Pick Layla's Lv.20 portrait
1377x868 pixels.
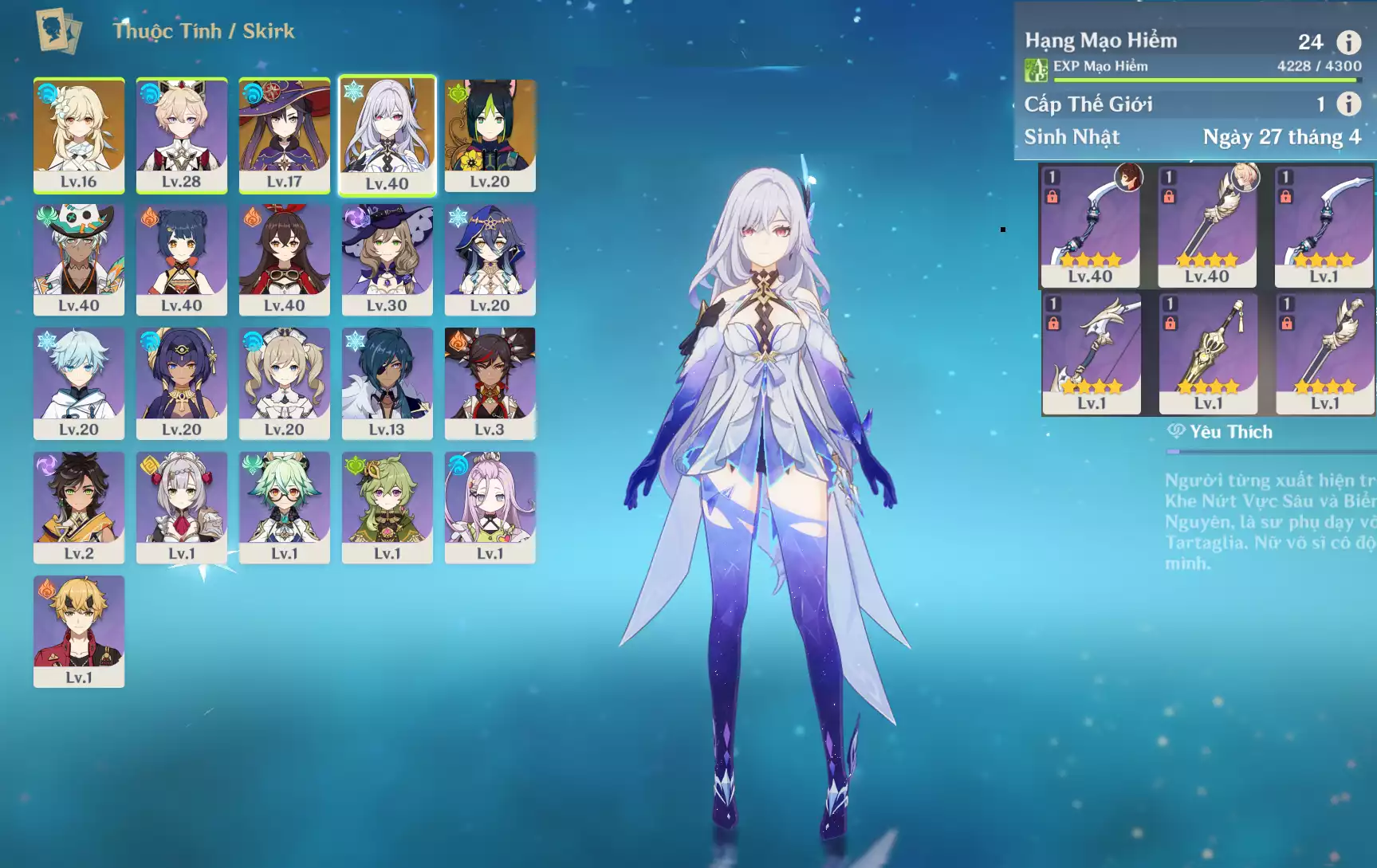pos(490,259)
